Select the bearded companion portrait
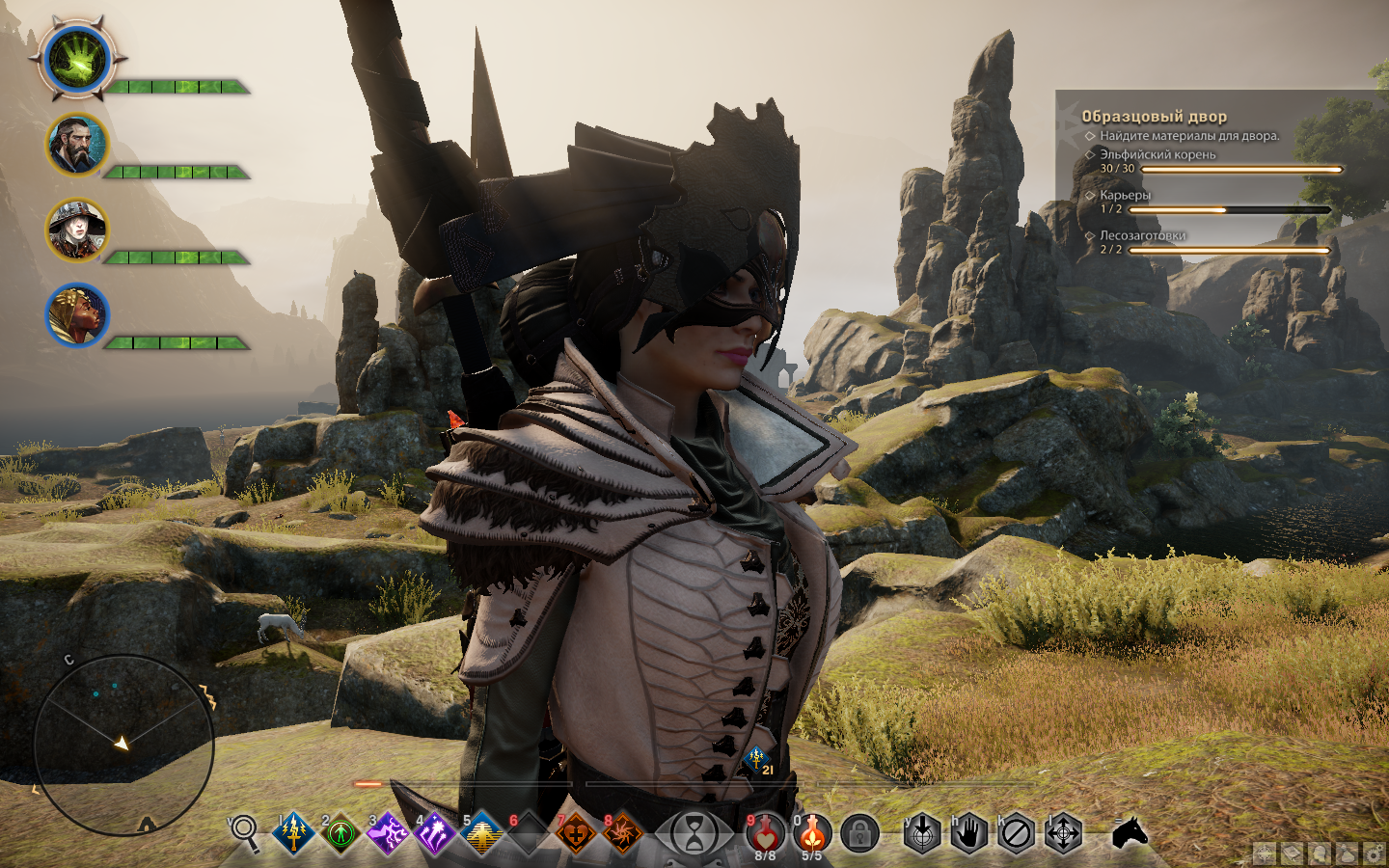This screenshot has width=1389, height=868. coord(76,145)
